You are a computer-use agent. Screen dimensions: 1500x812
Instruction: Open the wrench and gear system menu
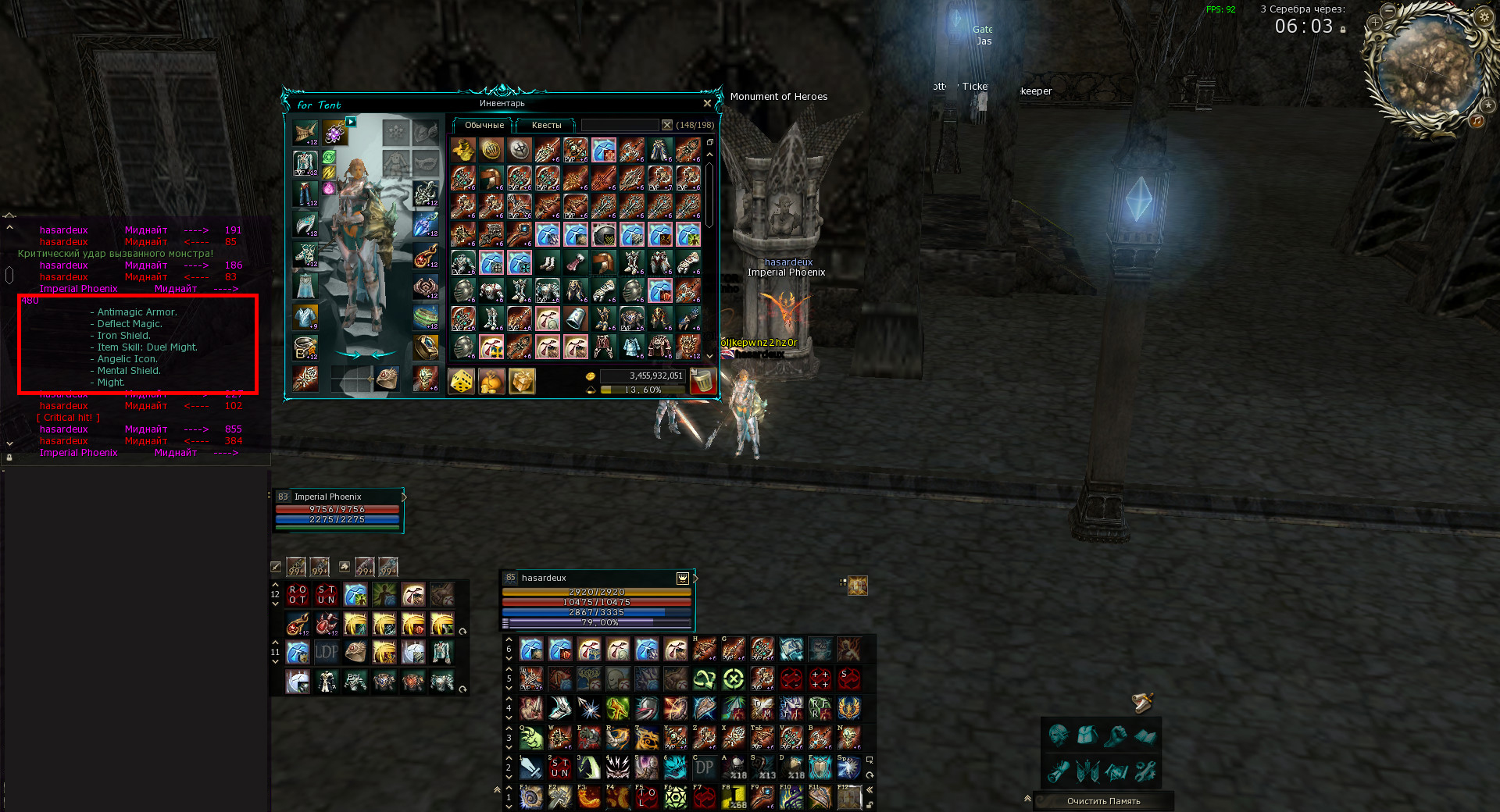(1145, 771)
